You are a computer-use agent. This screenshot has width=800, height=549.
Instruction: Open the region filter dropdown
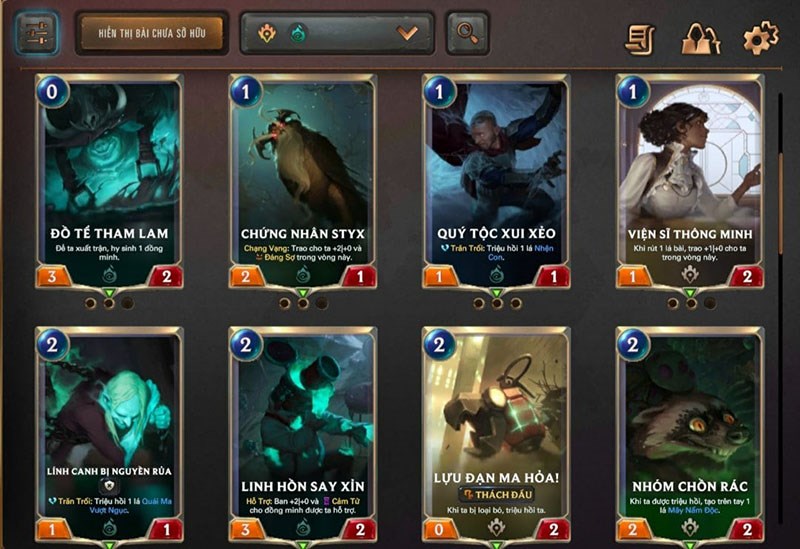point(337,33)
